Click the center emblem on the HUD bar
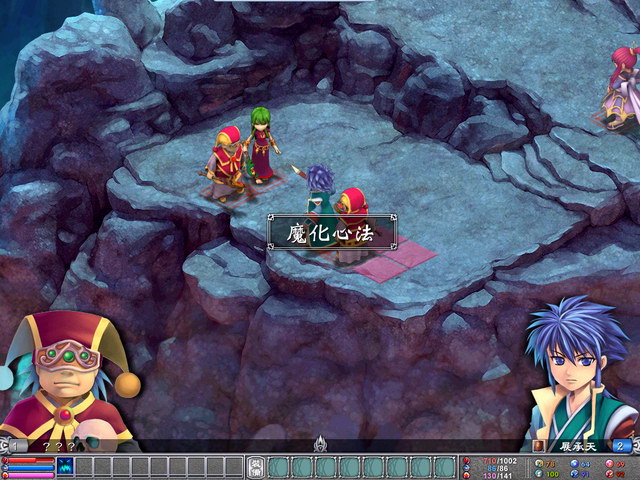Screen dimensions: 640x480 [320, 443]
